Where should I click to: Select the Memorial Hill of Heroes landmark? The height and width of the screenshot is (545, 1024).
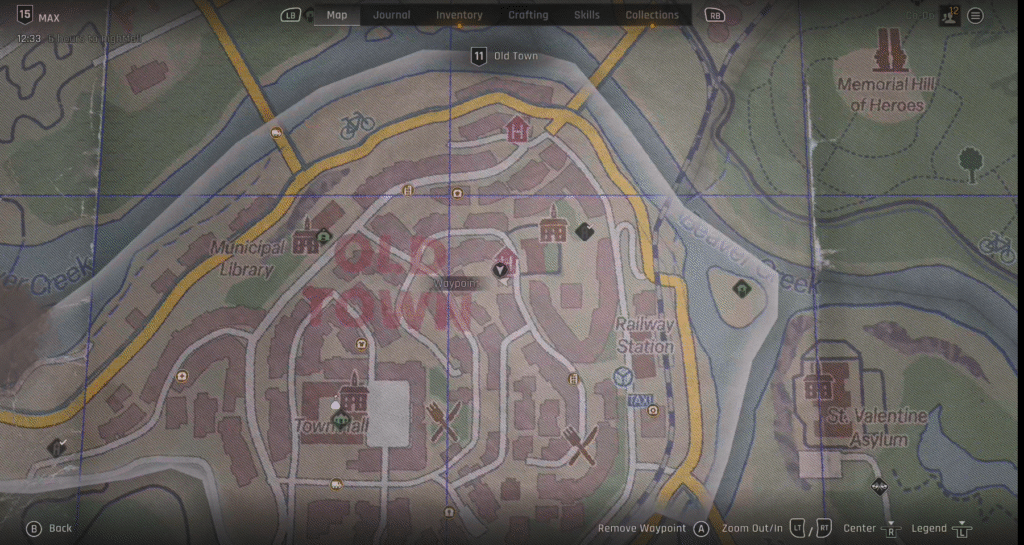pyautogui.click(x=887, y=51)
